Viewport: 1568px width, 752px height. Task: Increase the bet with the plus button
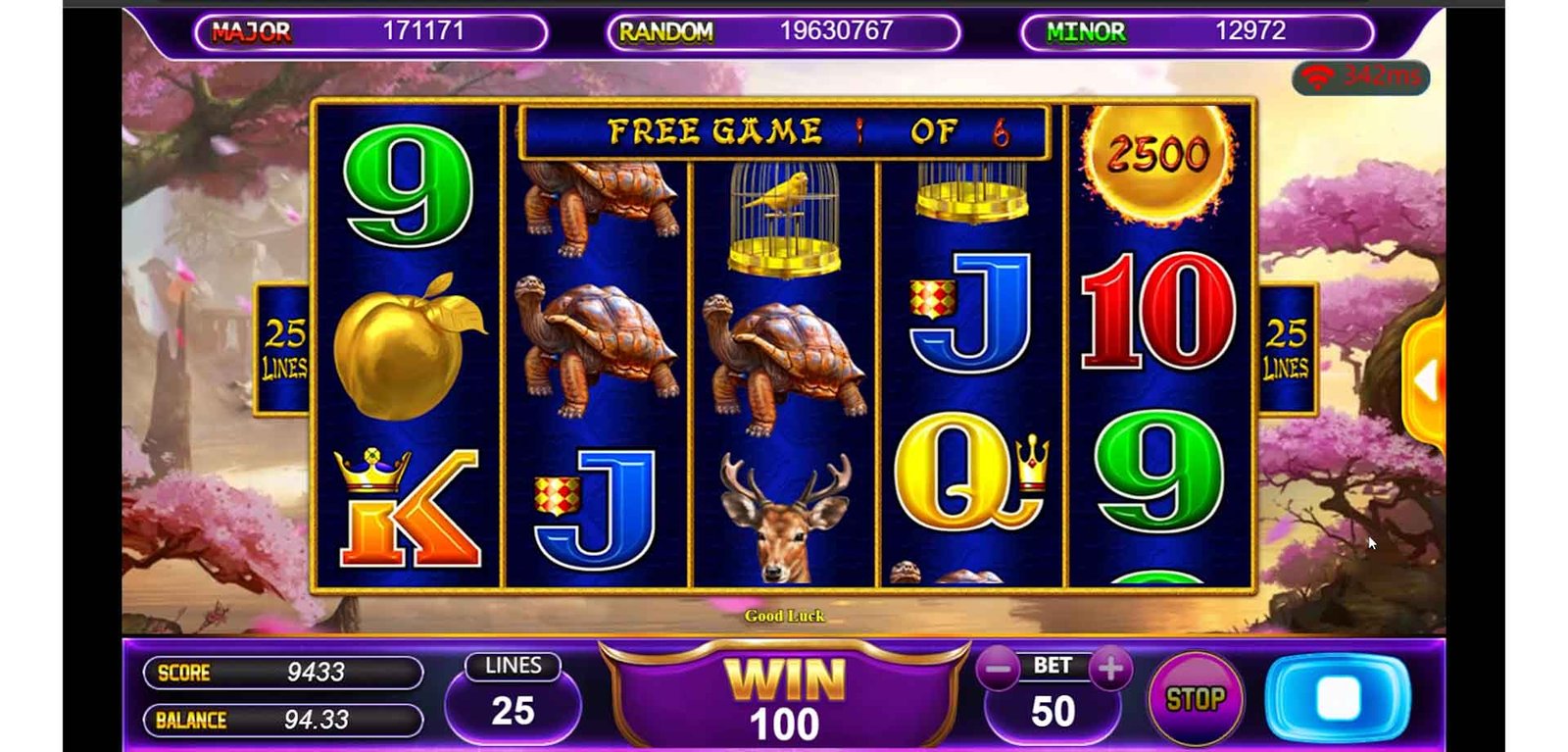pyautogui.click(x=1110, y=669)
